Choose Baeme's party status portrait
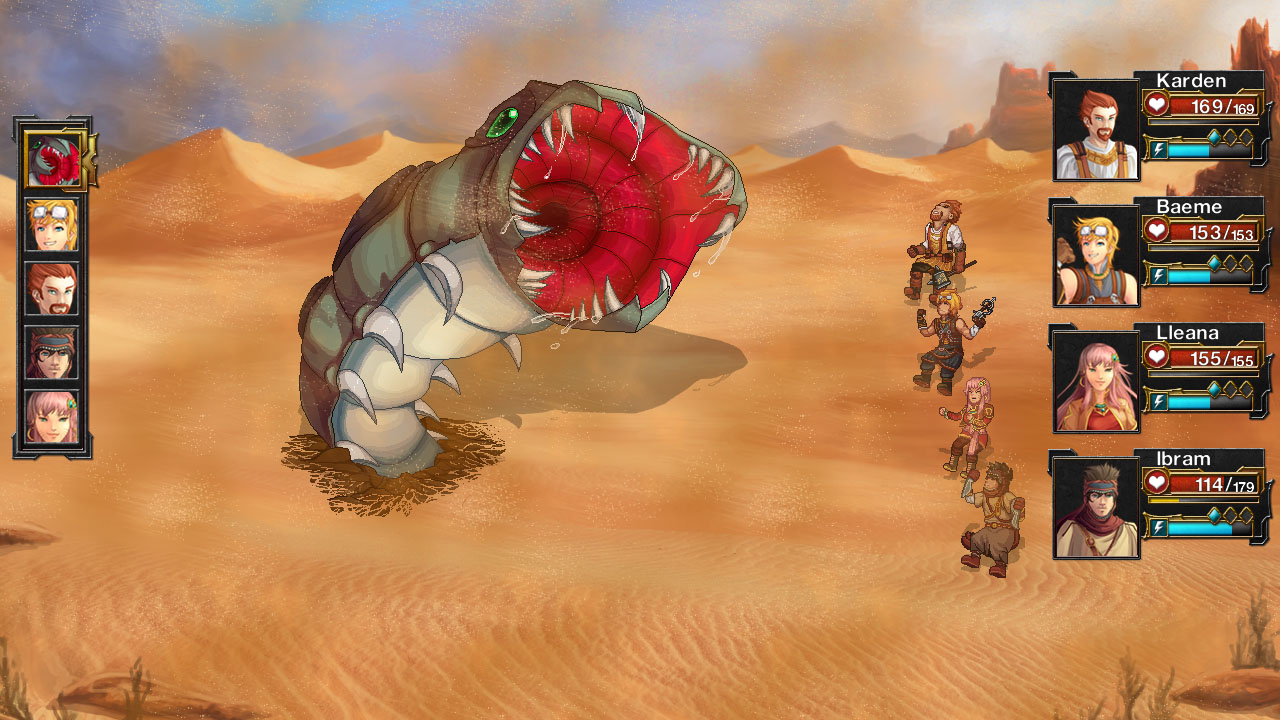This screenshot has height=720, width=1280. (x=1096, y=256)
